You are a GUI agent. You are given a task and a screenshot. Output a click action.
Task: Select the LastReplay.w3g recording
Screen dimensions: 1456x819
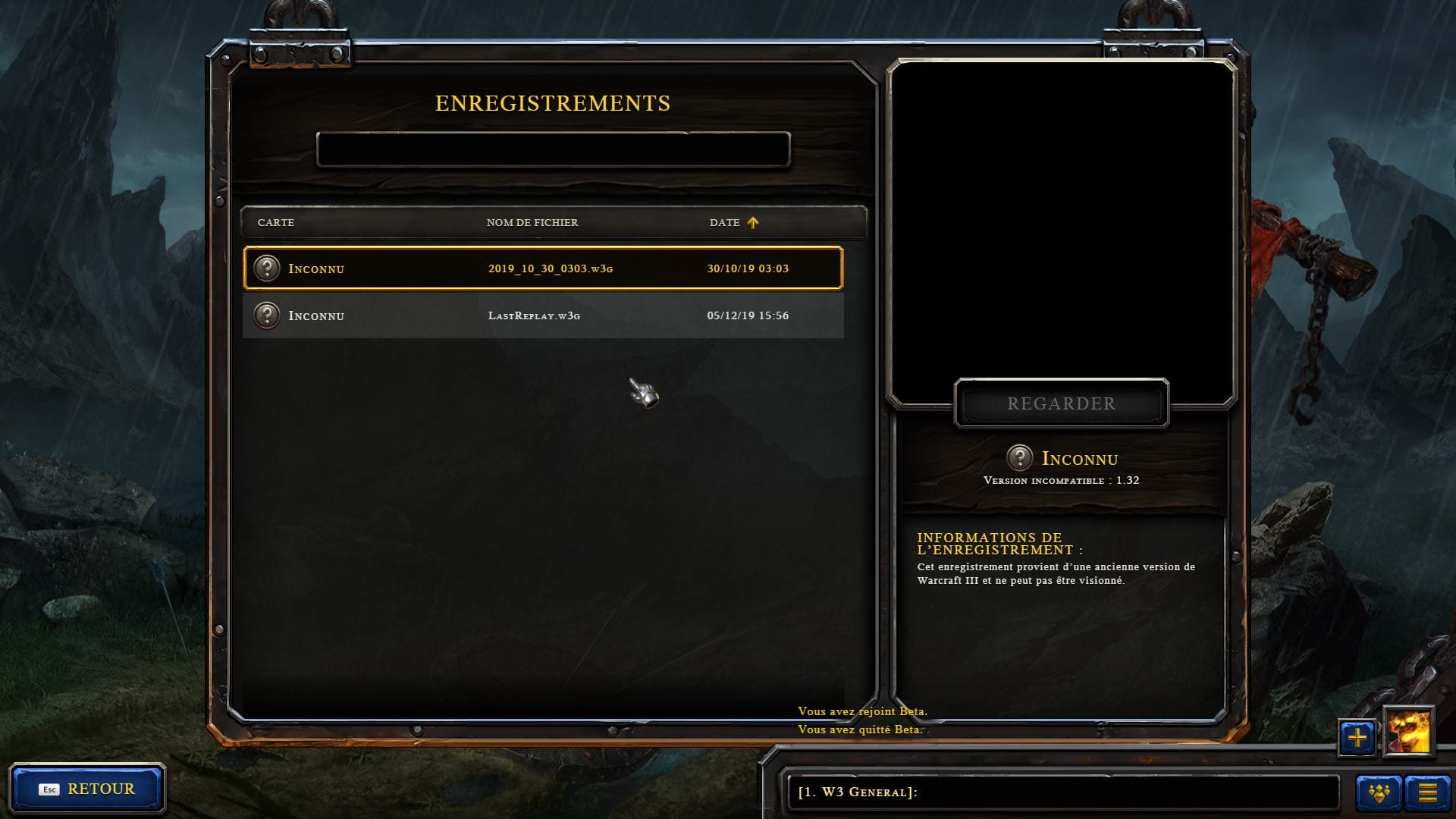pyautogui.click(x=543, y=315)
